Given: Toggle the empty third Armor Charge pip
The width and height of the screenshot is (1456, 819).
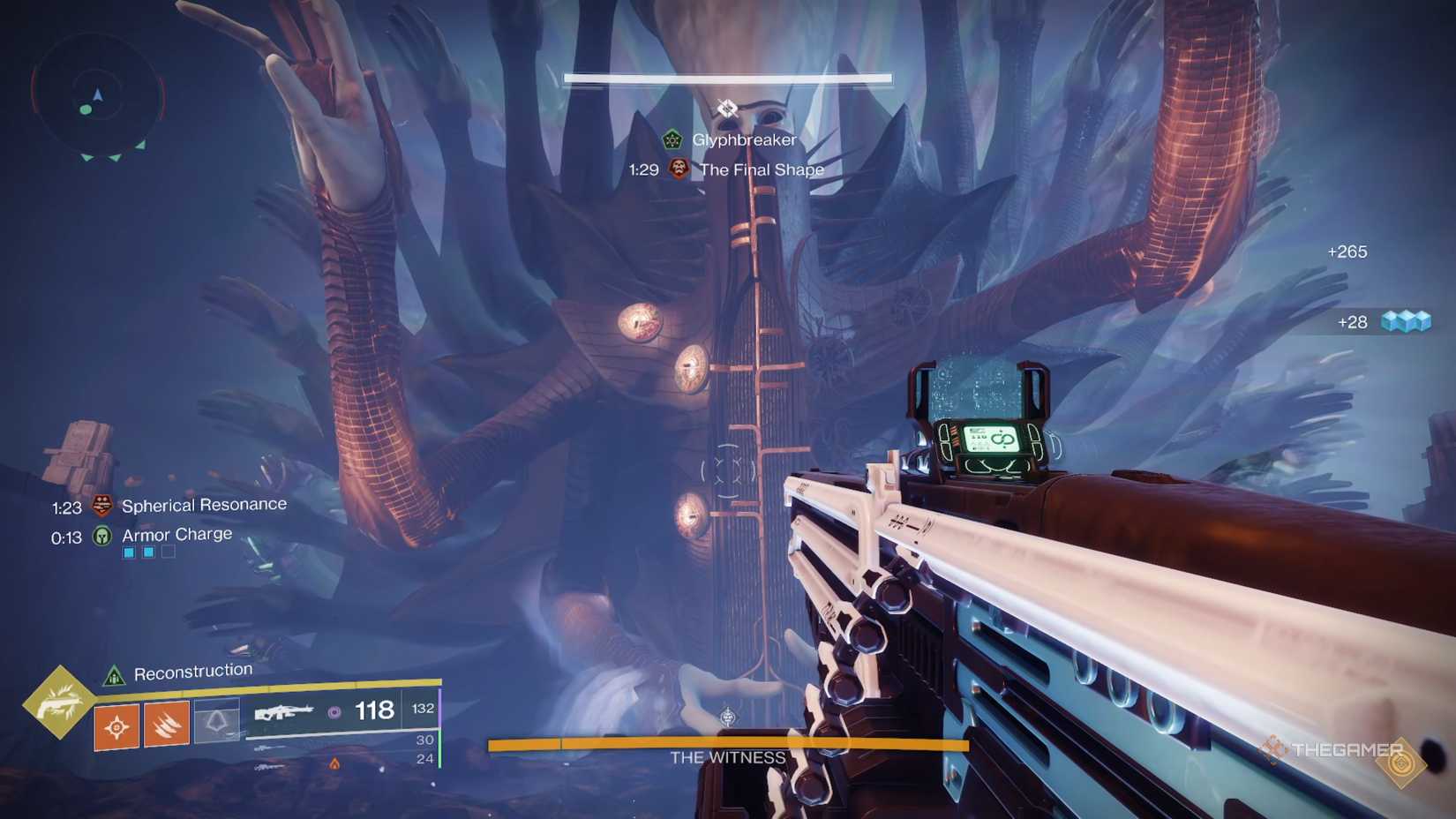Looking at the screenshot, I should pyautogui.click(x=168, y=552).
